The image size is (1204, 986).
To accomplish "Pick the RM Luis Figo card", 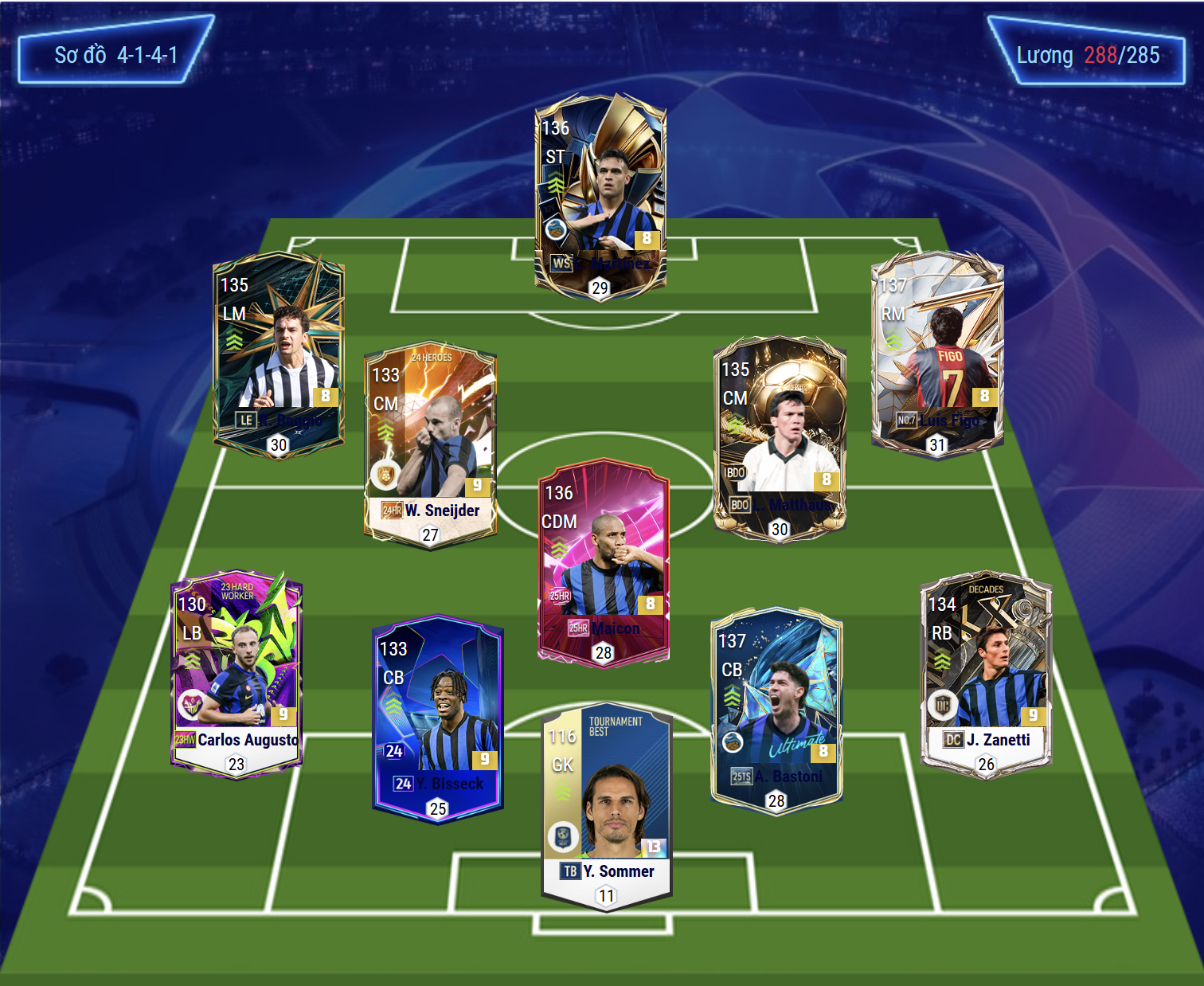I will coord(937,354).
